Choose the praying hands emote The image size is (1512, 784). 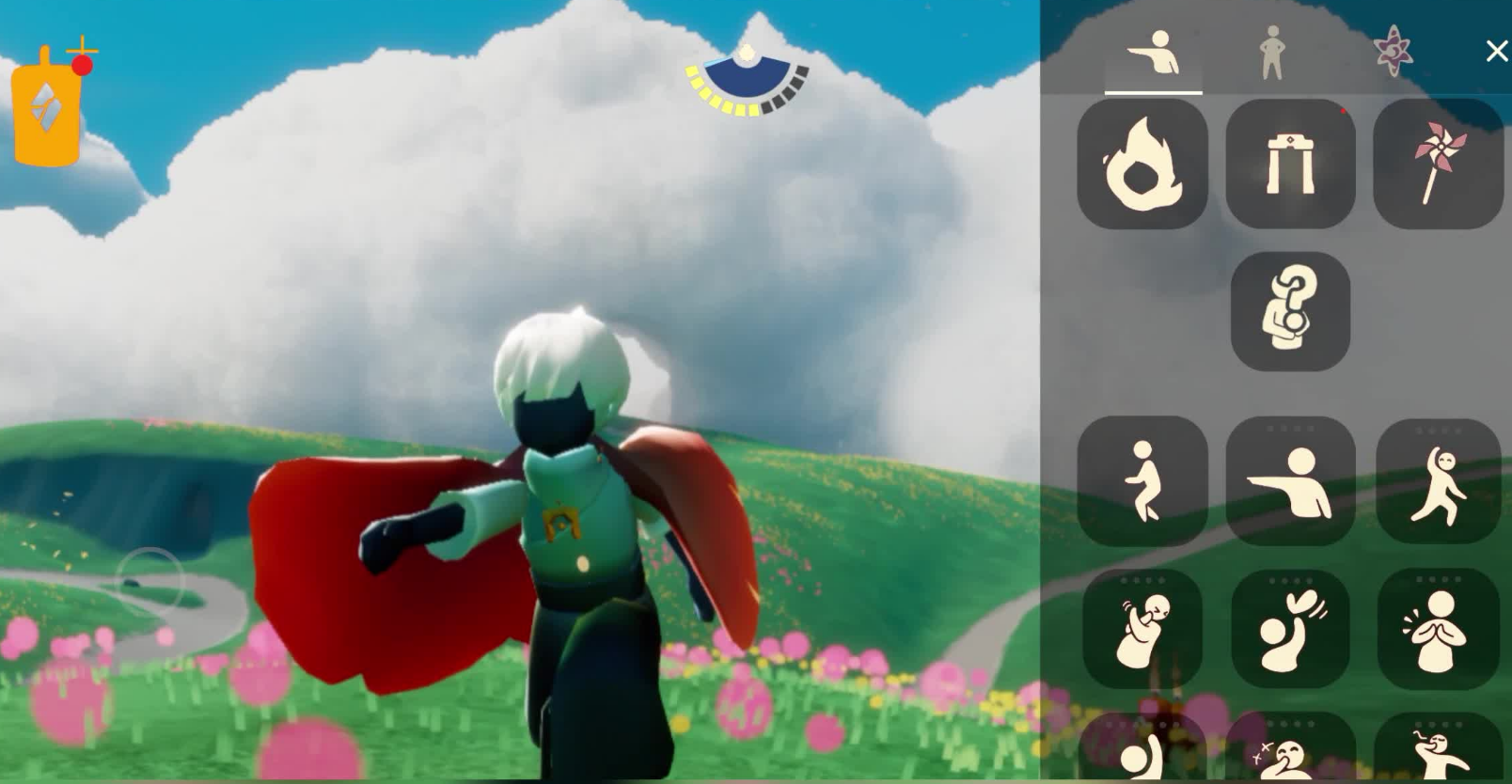pyautogui.click(x=1438, y=628)
